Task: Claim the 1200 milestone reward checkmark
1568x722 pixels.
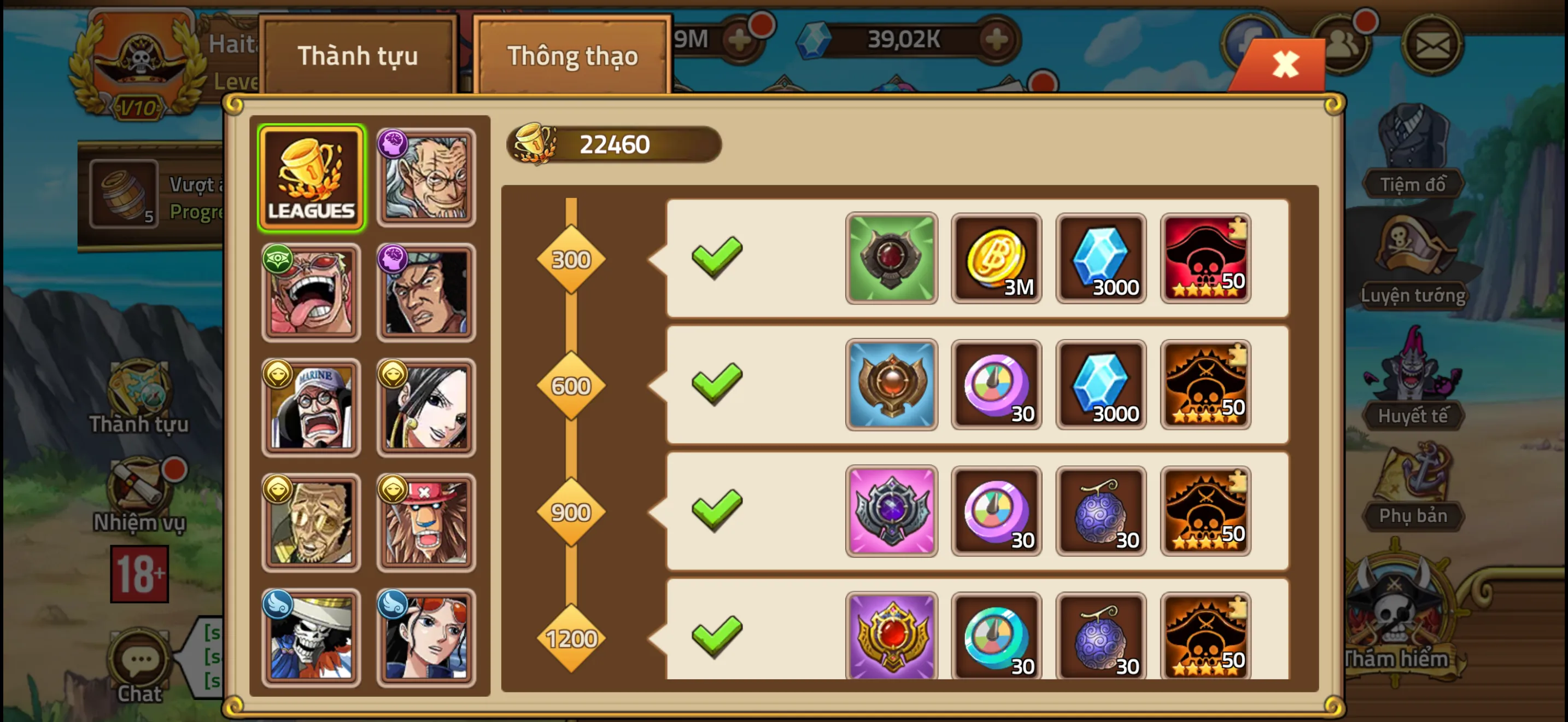Action: click(x=717, y=638)
